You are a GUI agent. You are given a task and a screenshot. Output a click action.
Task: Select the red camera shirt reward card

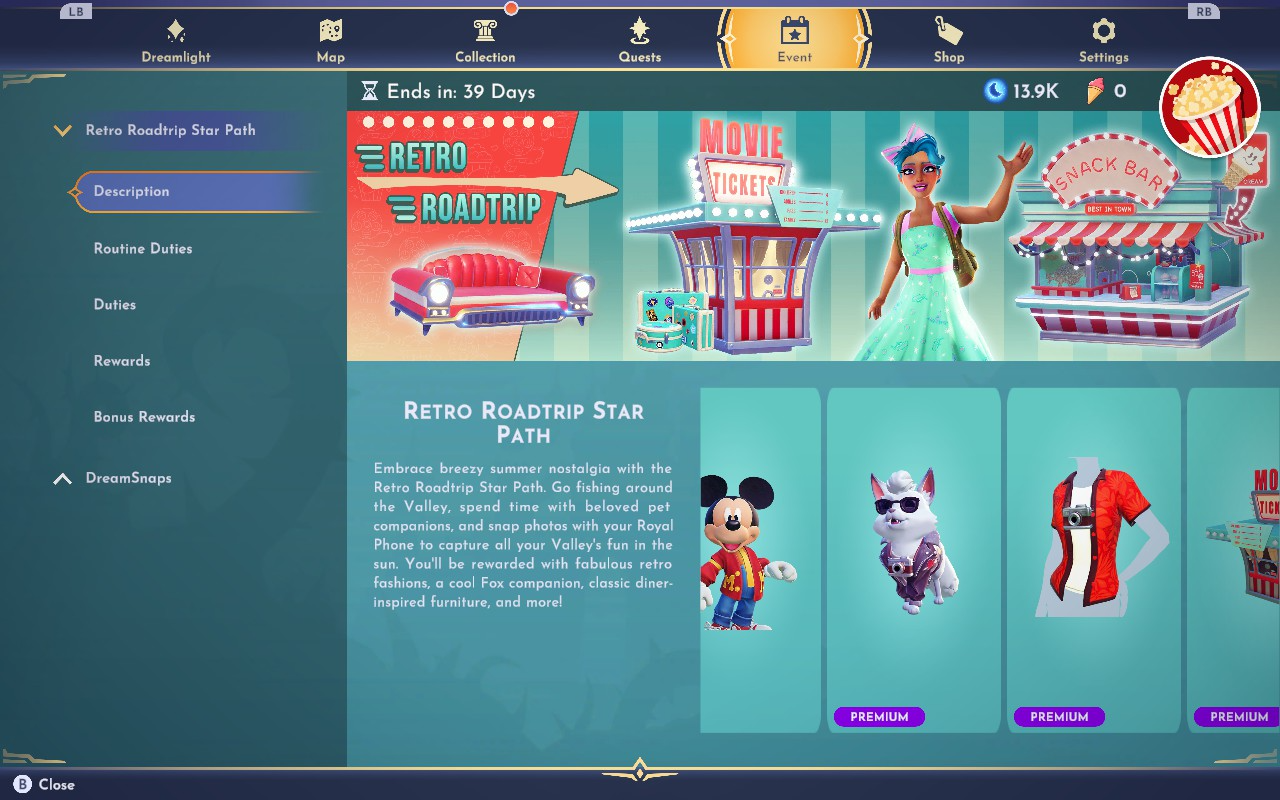1093,560
